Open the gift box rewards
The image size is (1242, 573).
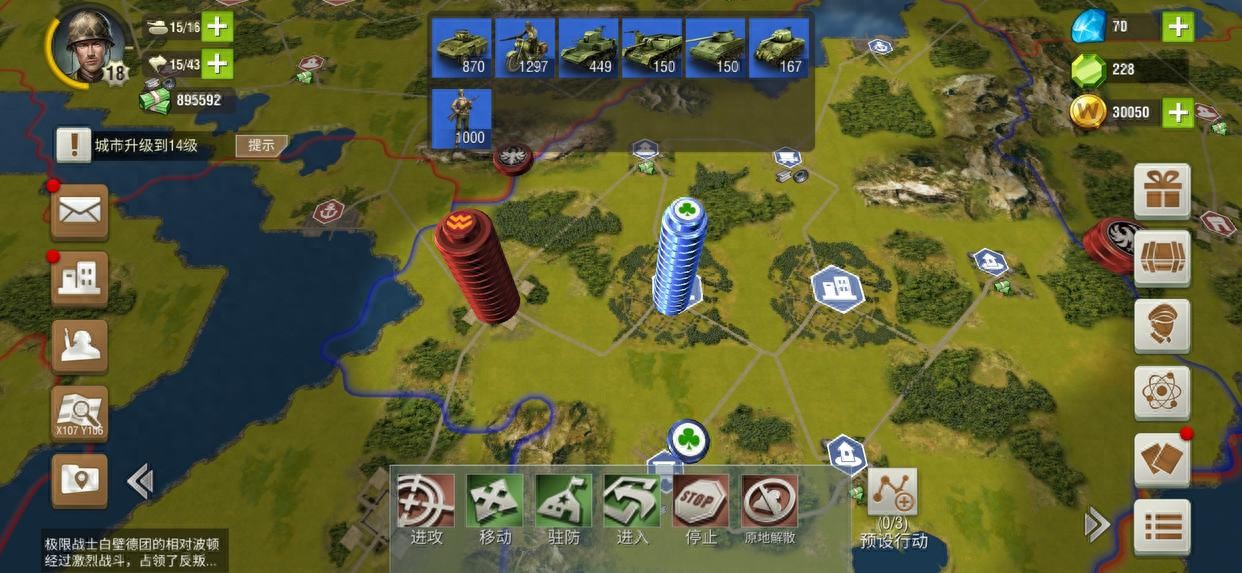pos(1162,191)
